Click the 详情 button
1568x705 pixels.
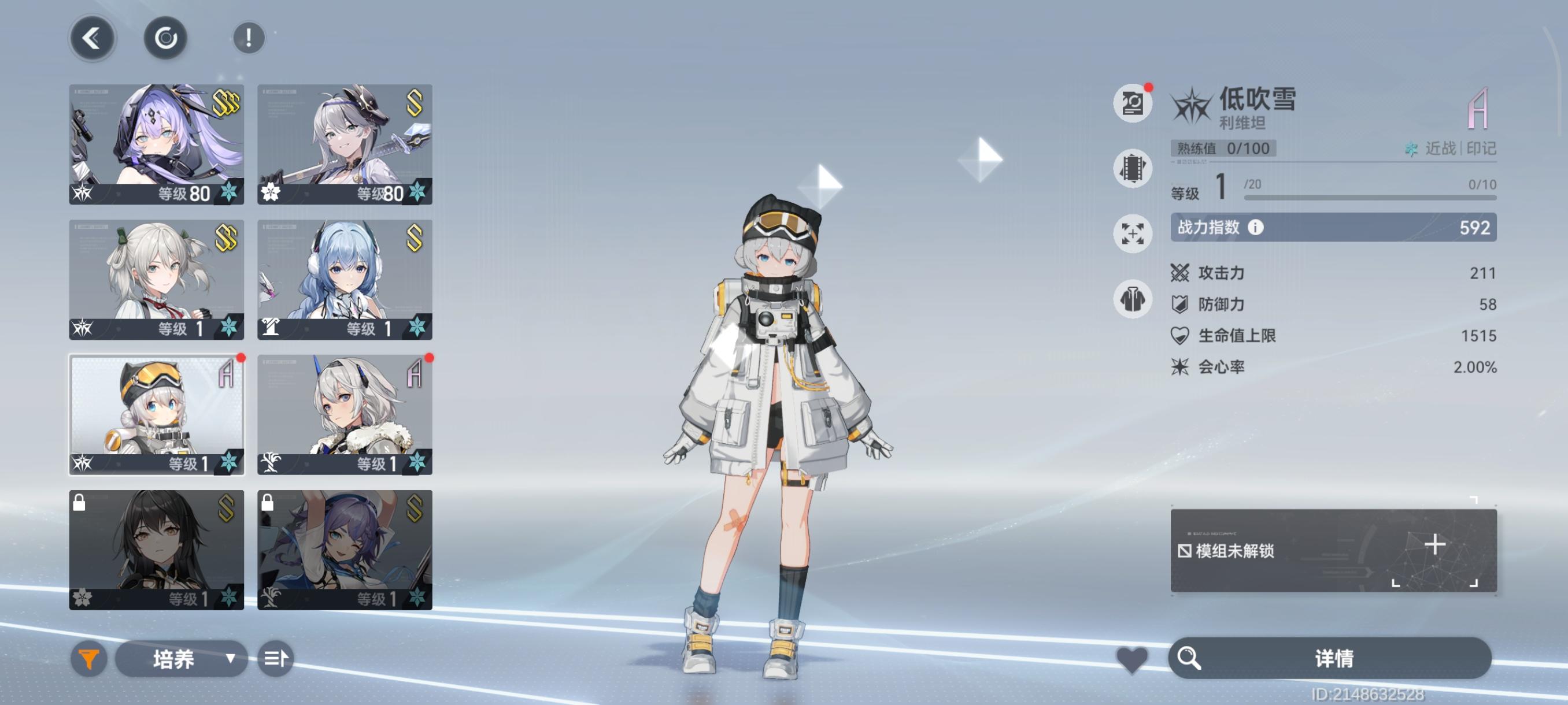(1333, 658)
